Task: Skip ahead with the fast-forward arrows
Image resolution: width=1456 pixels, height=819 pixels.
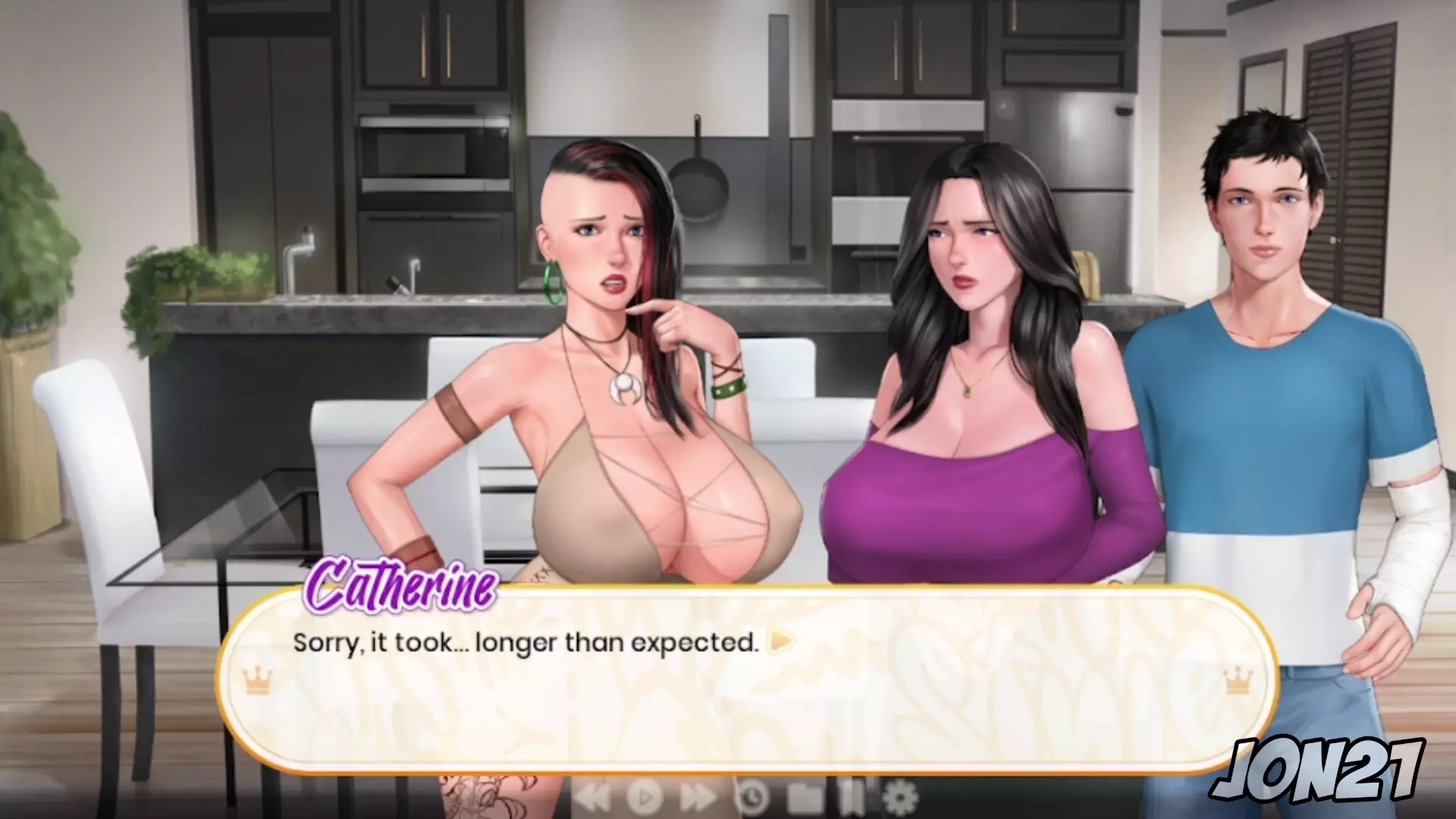Action: [x=698, y=797]
